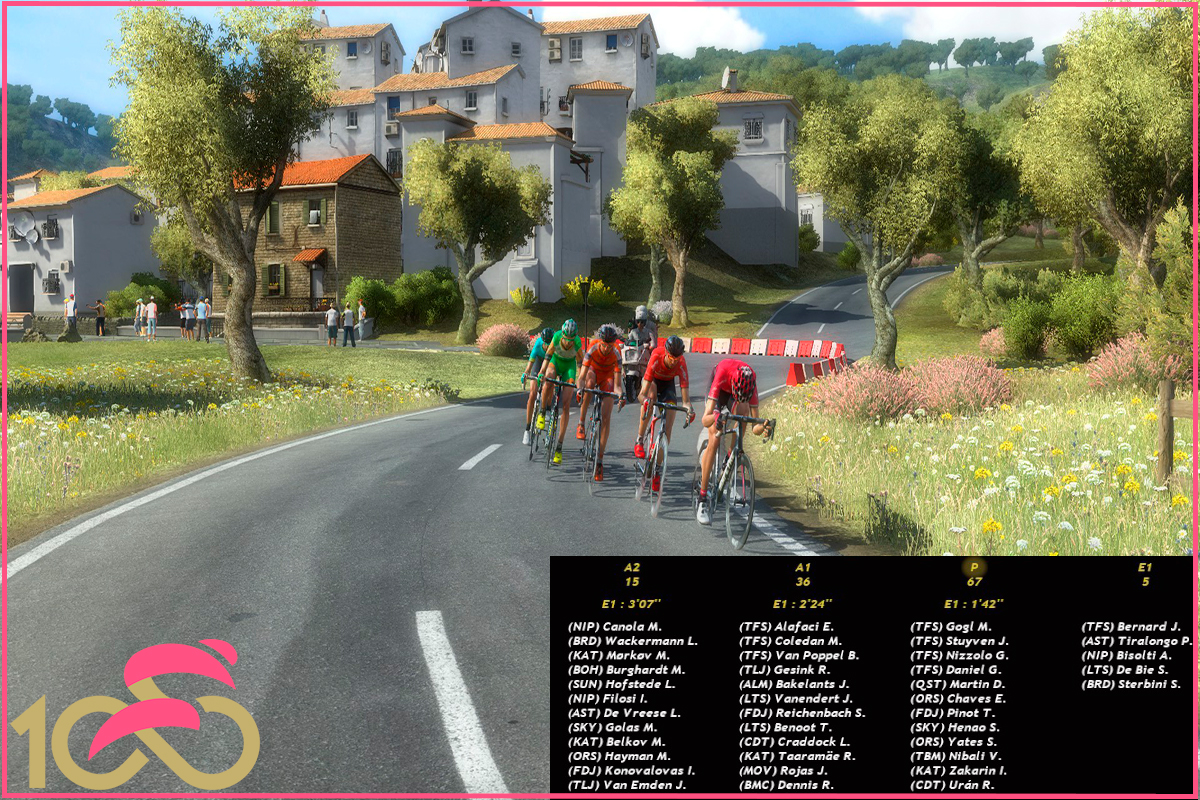The height and width of the screenshot is (800, 1200).
Task: Select rider Burghardt M.
Action: pyautogui.click(x=626, y=670)
